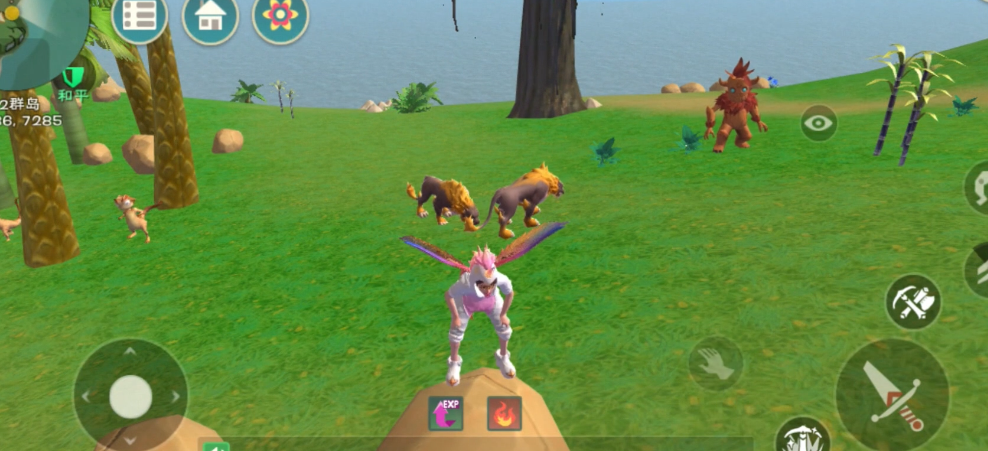Select the fire buff icon
The height and width of the screenshot is (451, 988).
pos(504,413)
